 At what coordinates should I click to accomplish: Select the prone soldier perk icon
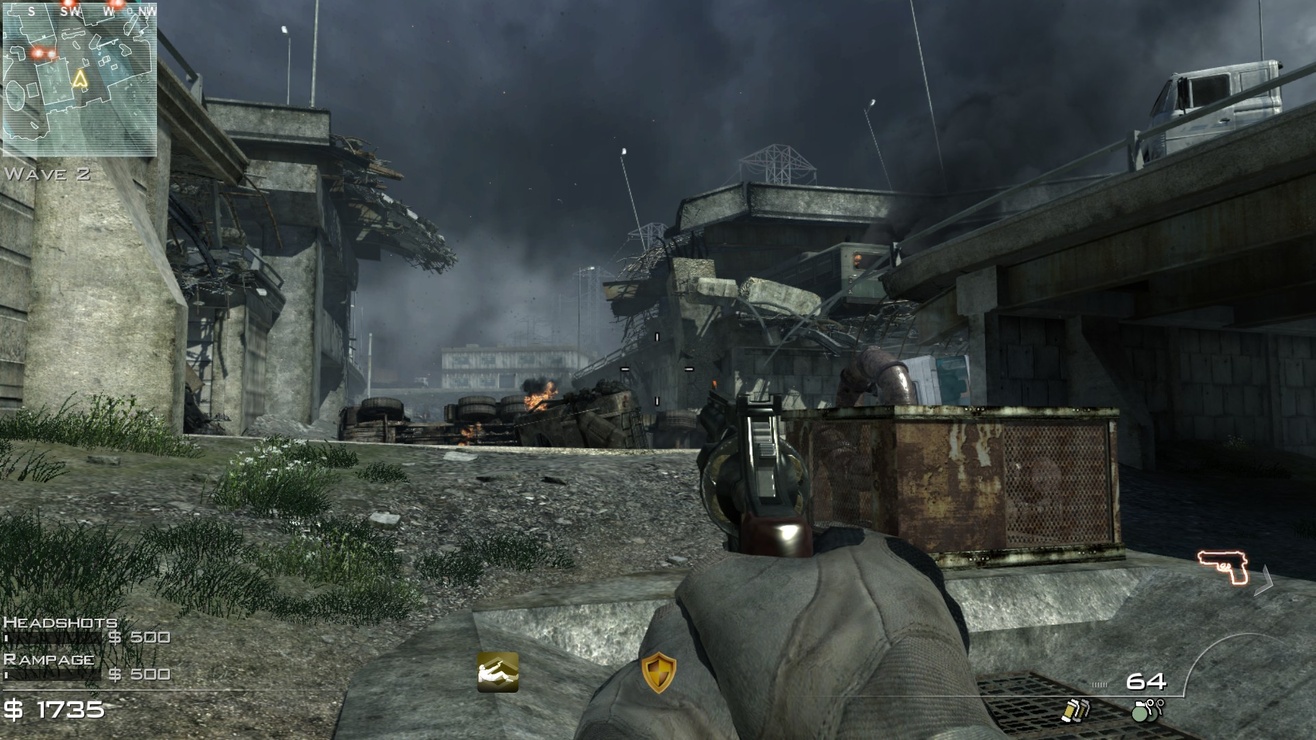tap(498, 672)
